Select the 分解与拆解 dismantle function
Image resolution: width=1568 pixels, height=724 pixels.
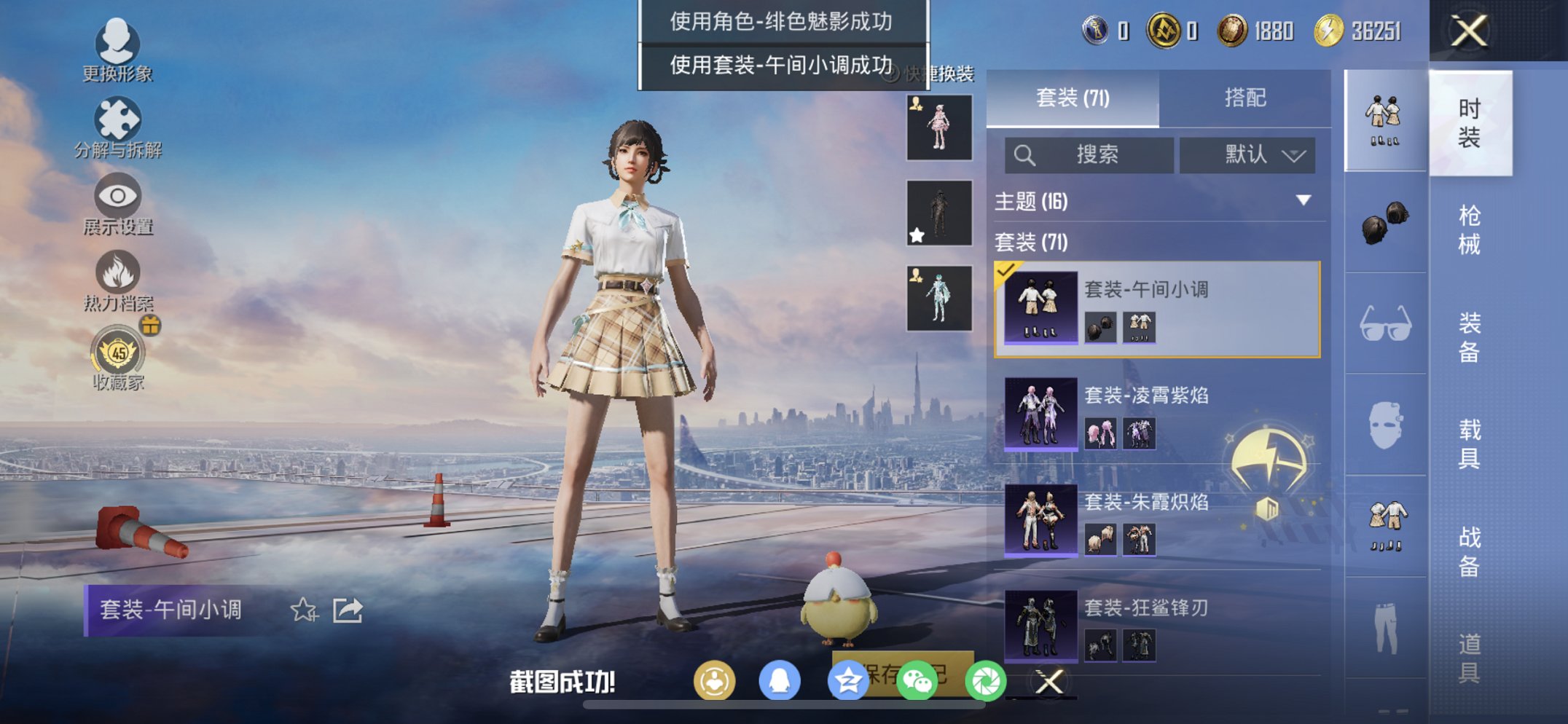(119, 119)
